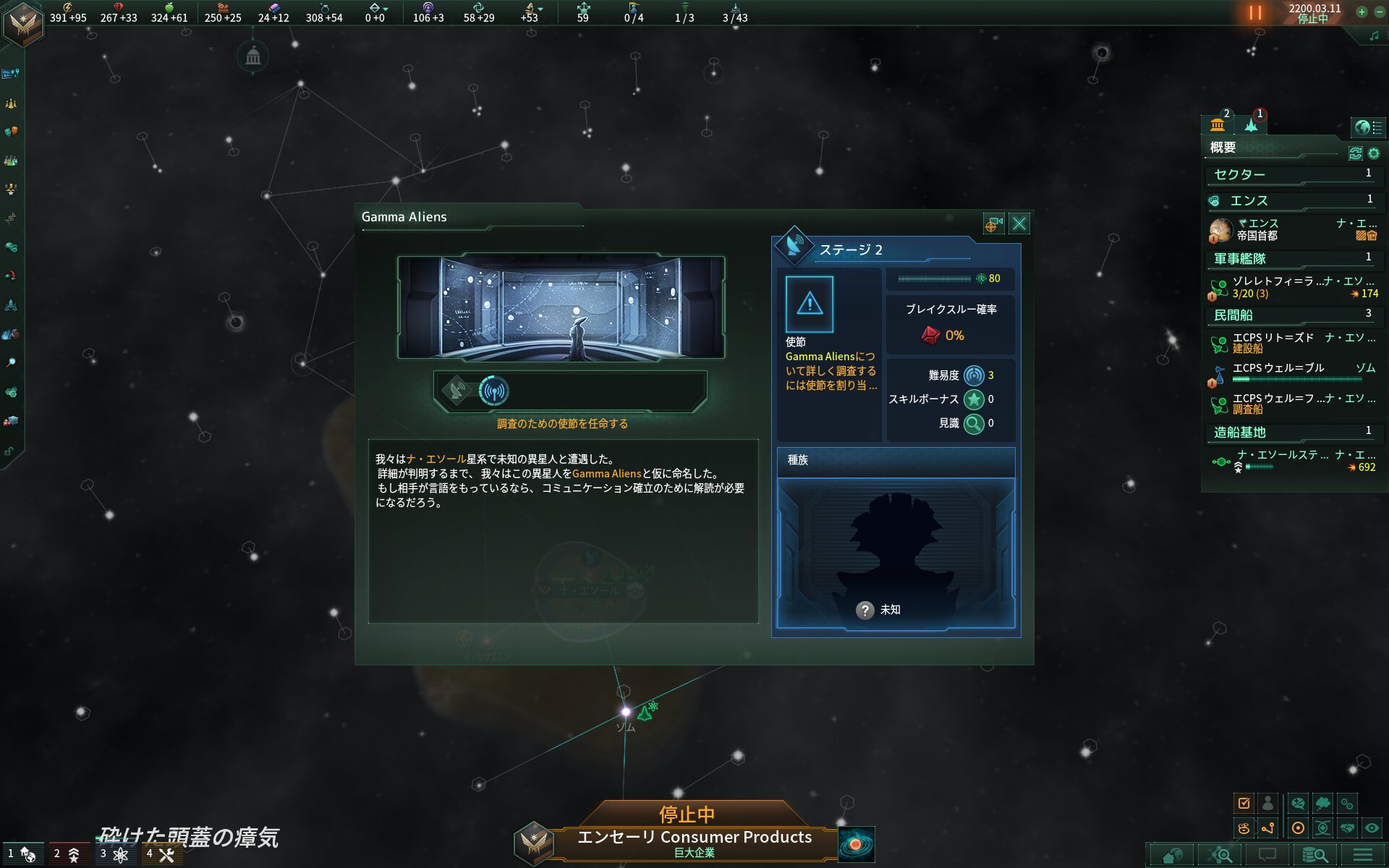
Task: Open the empire emblem menu in top-left
Action: coord(23,23)
